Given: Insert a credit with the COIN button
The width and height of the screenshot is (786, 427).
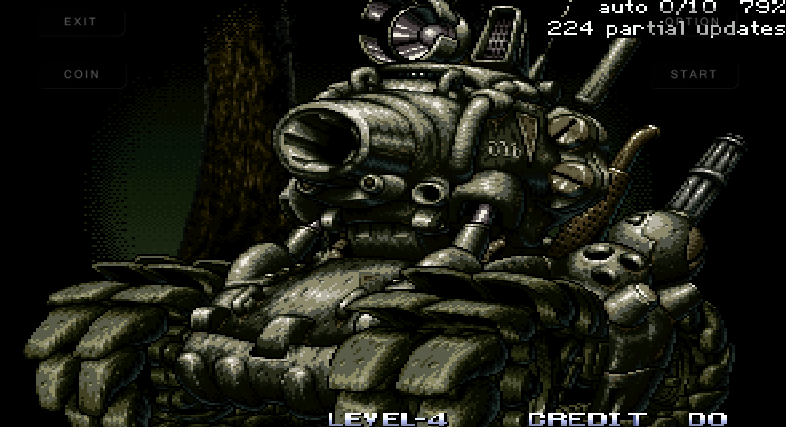Looking at the screenshot, I should (81, 74).
